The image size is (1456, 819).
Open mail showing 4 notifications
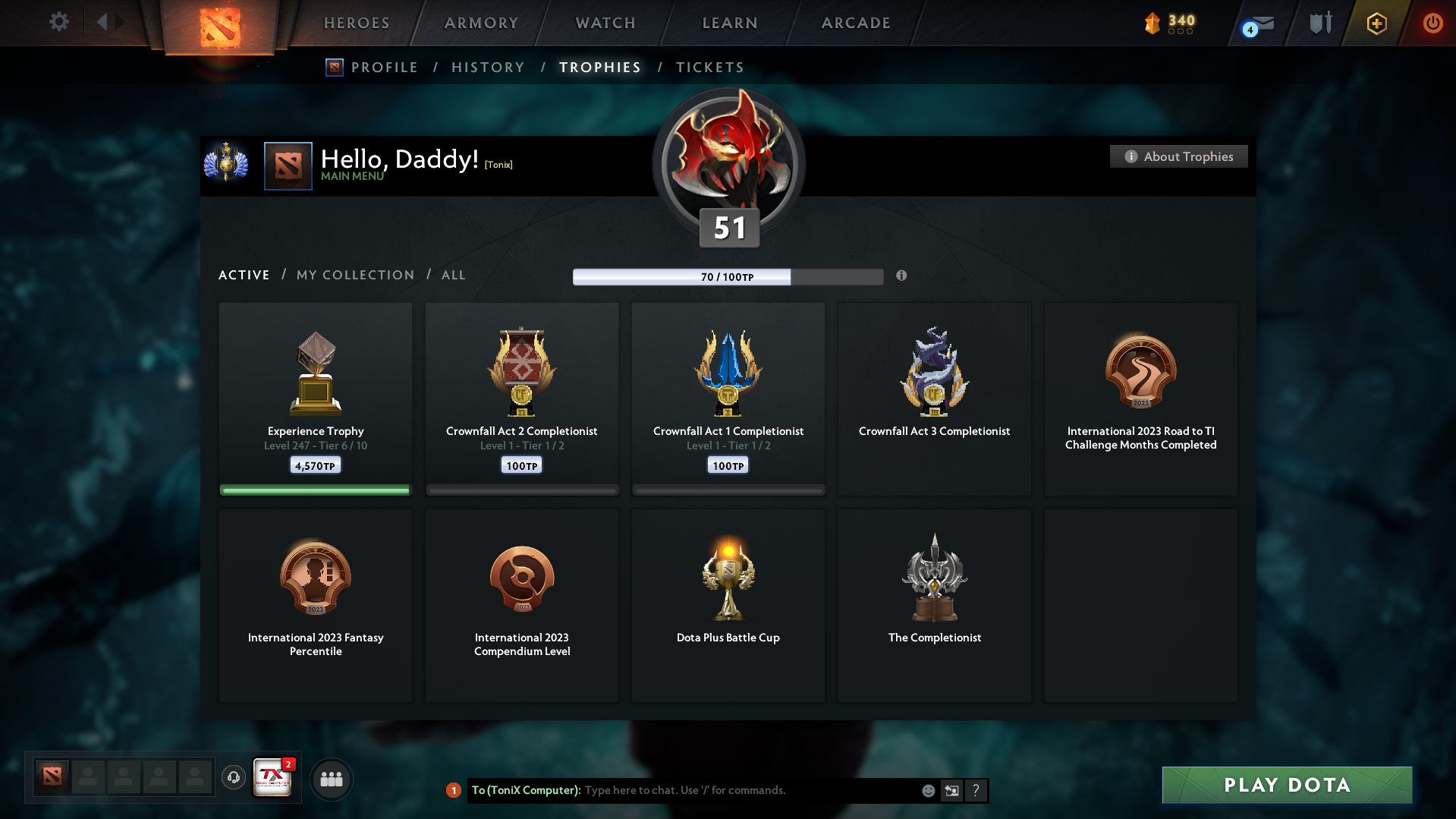click(1259, 24)
